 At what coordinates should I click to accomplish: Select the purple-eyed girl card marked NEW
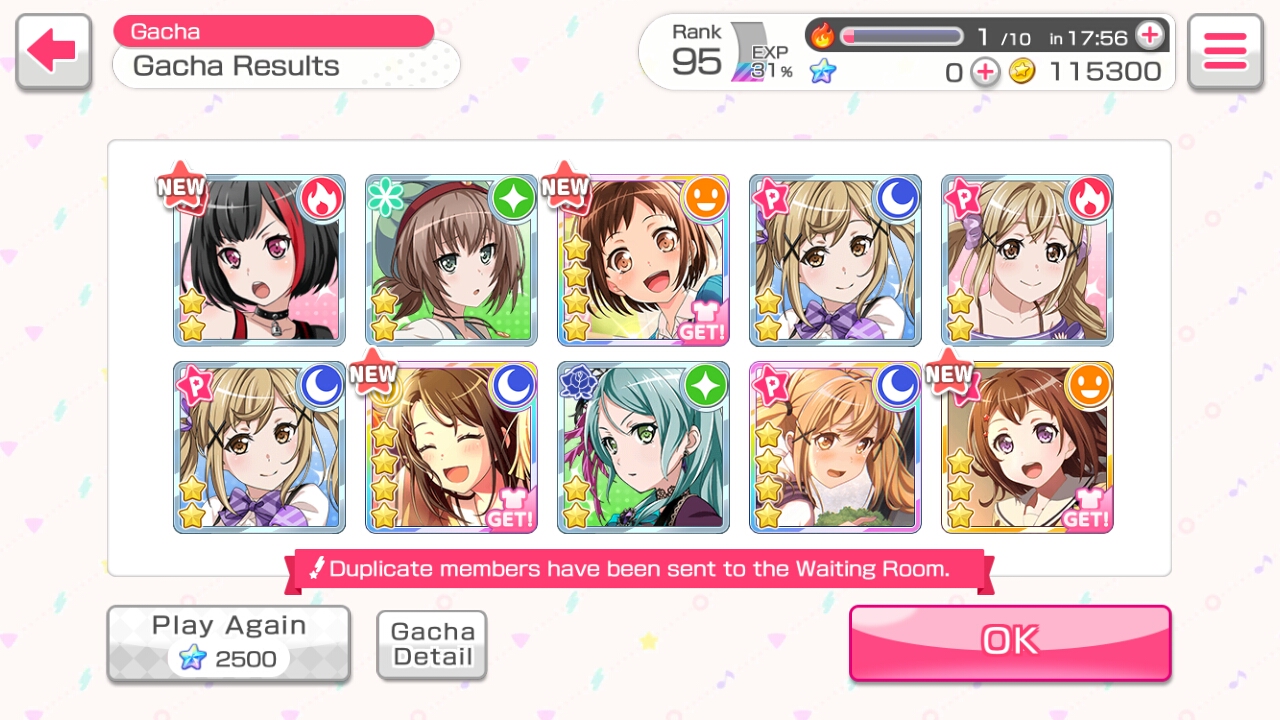(1027, 447)
